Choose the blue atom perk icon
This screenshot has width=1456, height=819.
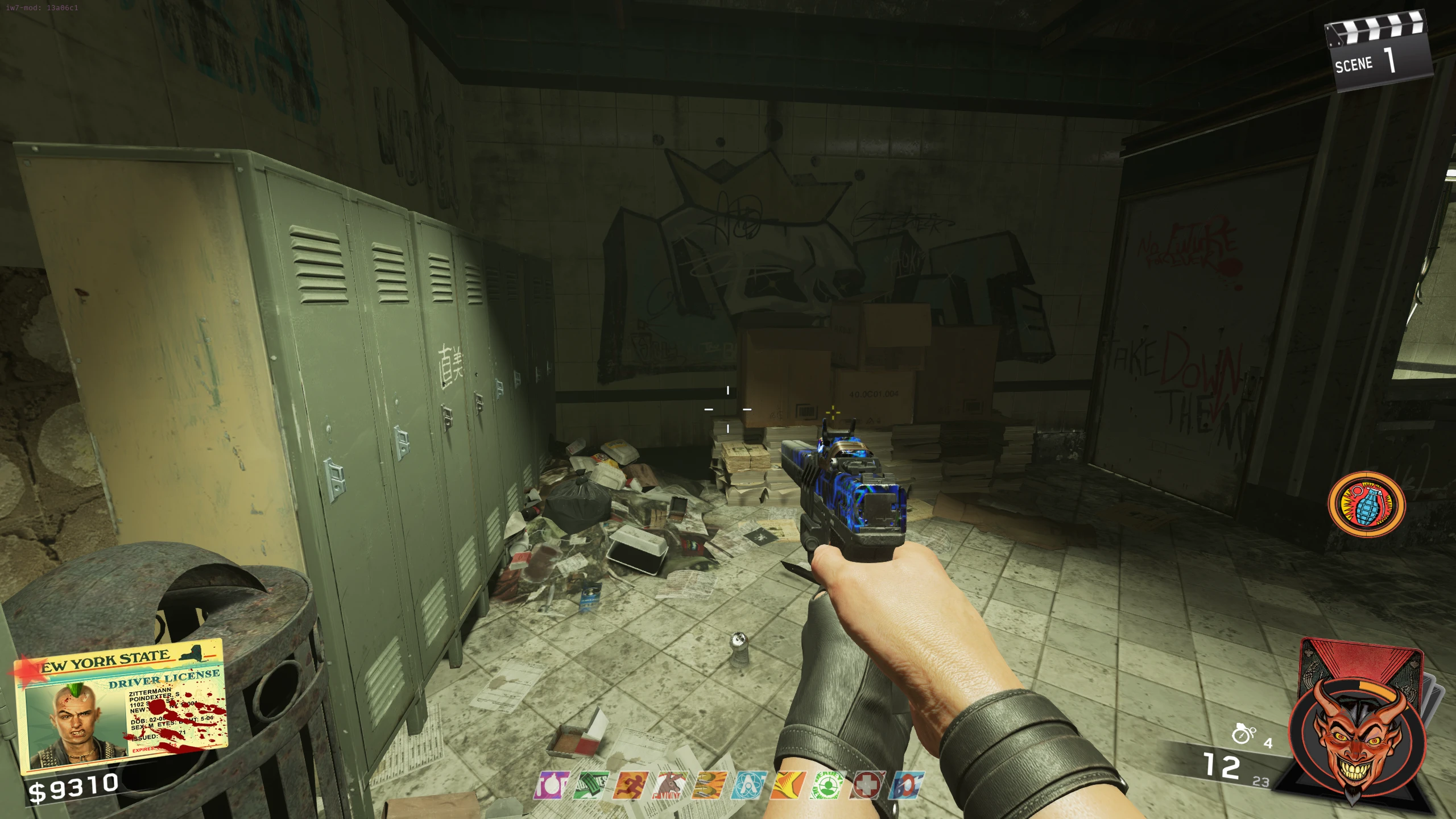749,785
